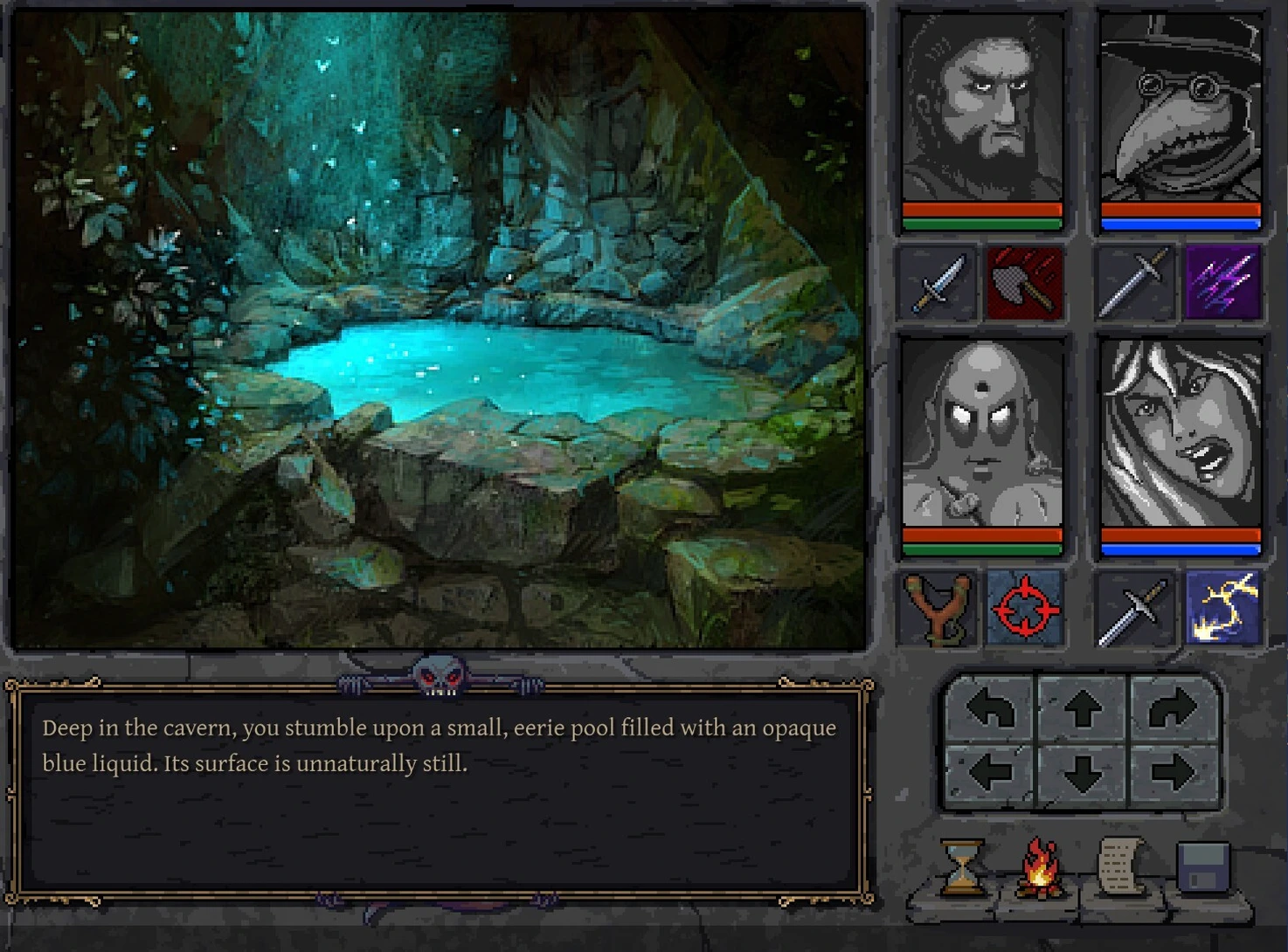This screenshot has width=1288, height=952.
Task: Select the bald three-eyed monk portrait
Action: 982,434
